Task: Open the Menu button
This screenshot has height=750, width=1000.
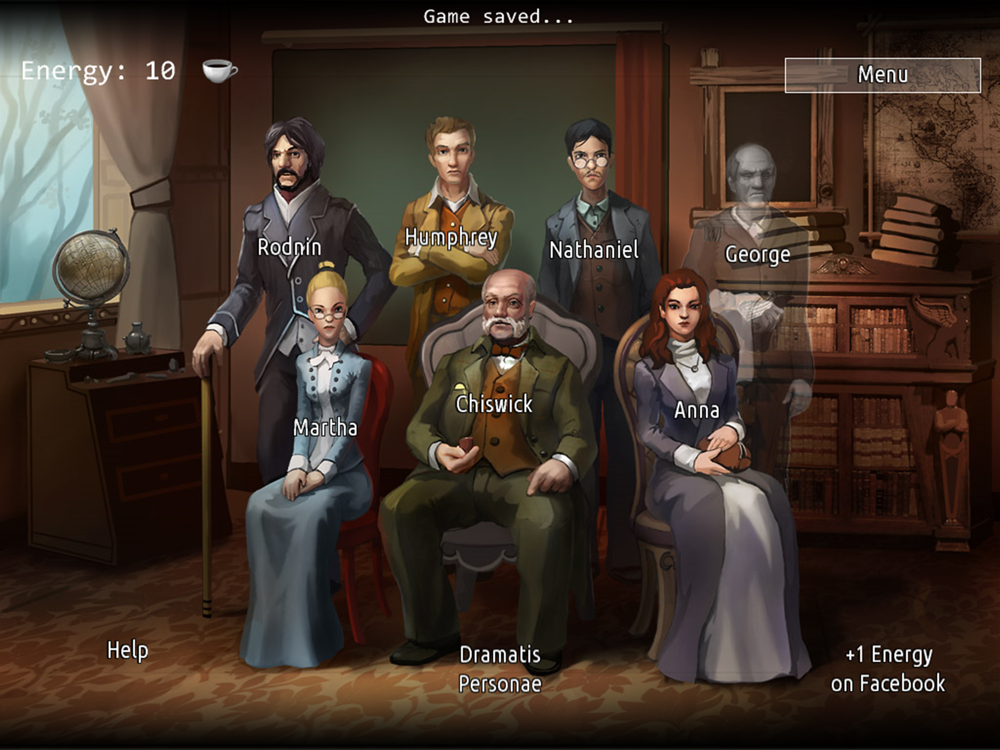Action: (882, 75)
